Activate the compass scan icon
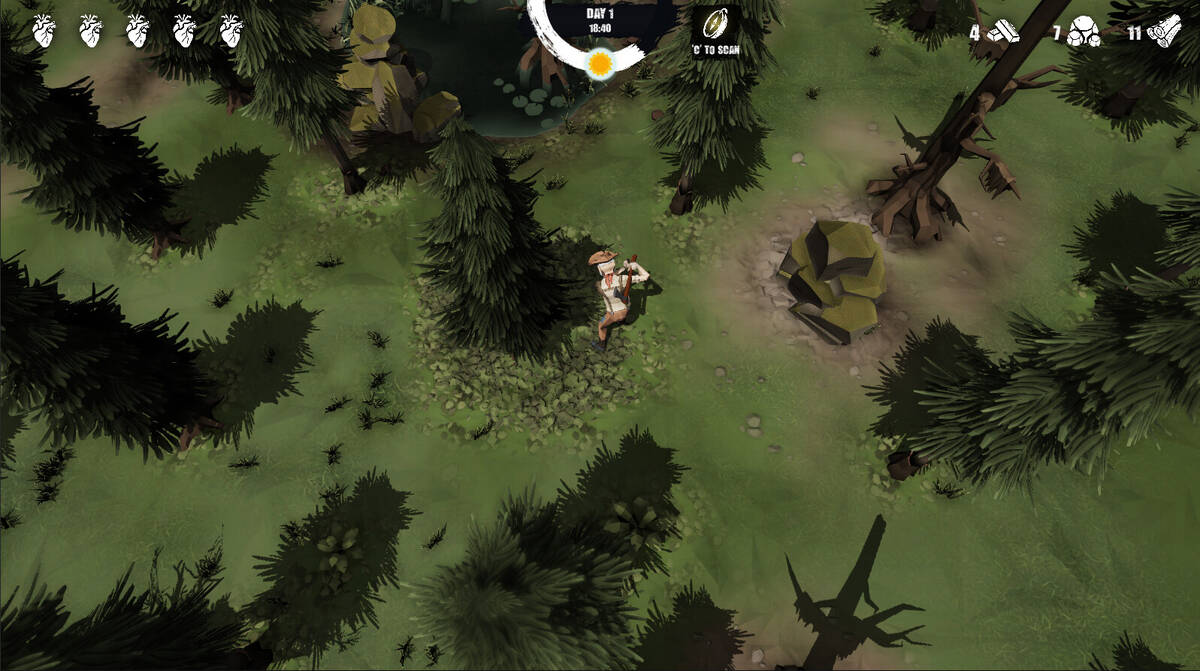1200x671 pixels. pos(715,24)
